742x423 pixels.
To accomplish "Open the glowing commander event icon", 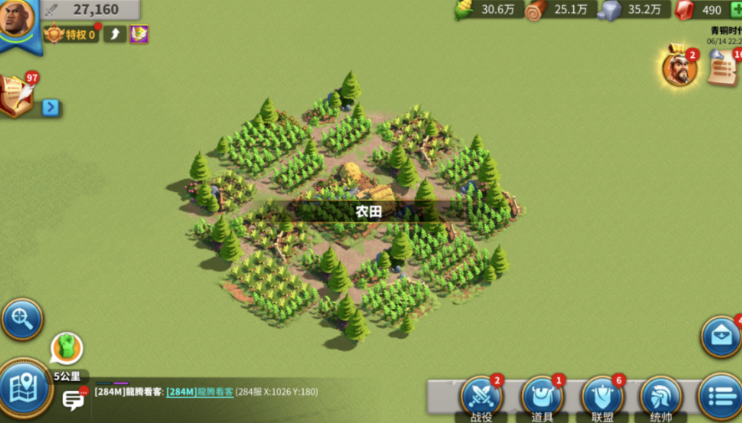I will tap(679, 68).
